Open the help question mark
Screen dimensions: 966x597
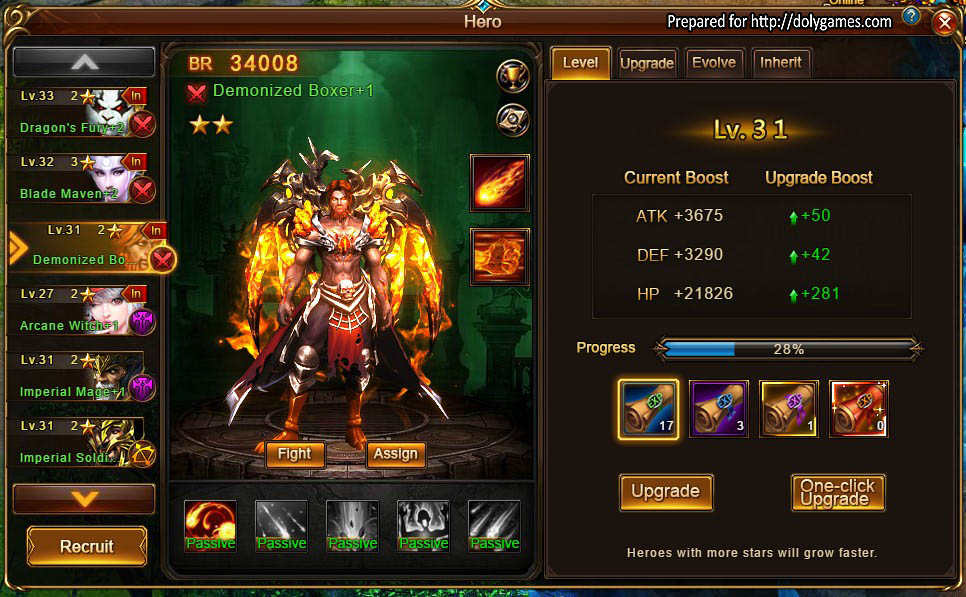click(x=910, y=17)
